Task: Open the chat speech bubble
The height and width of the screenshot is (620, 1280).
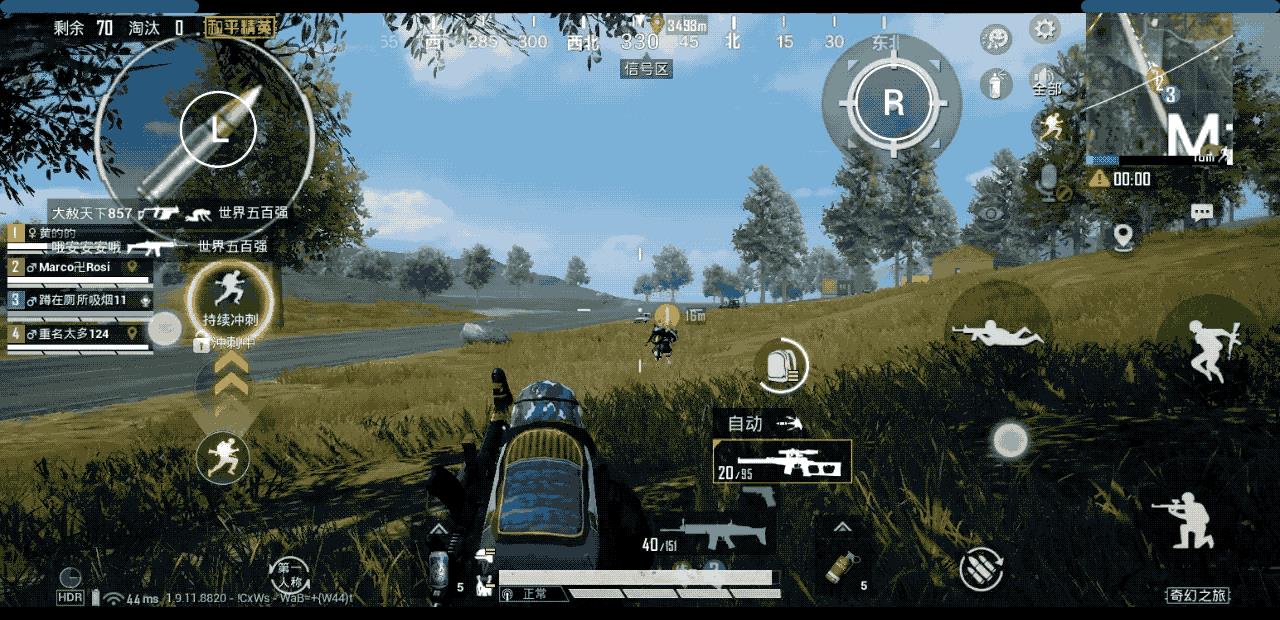Action: coord(1201,212)
